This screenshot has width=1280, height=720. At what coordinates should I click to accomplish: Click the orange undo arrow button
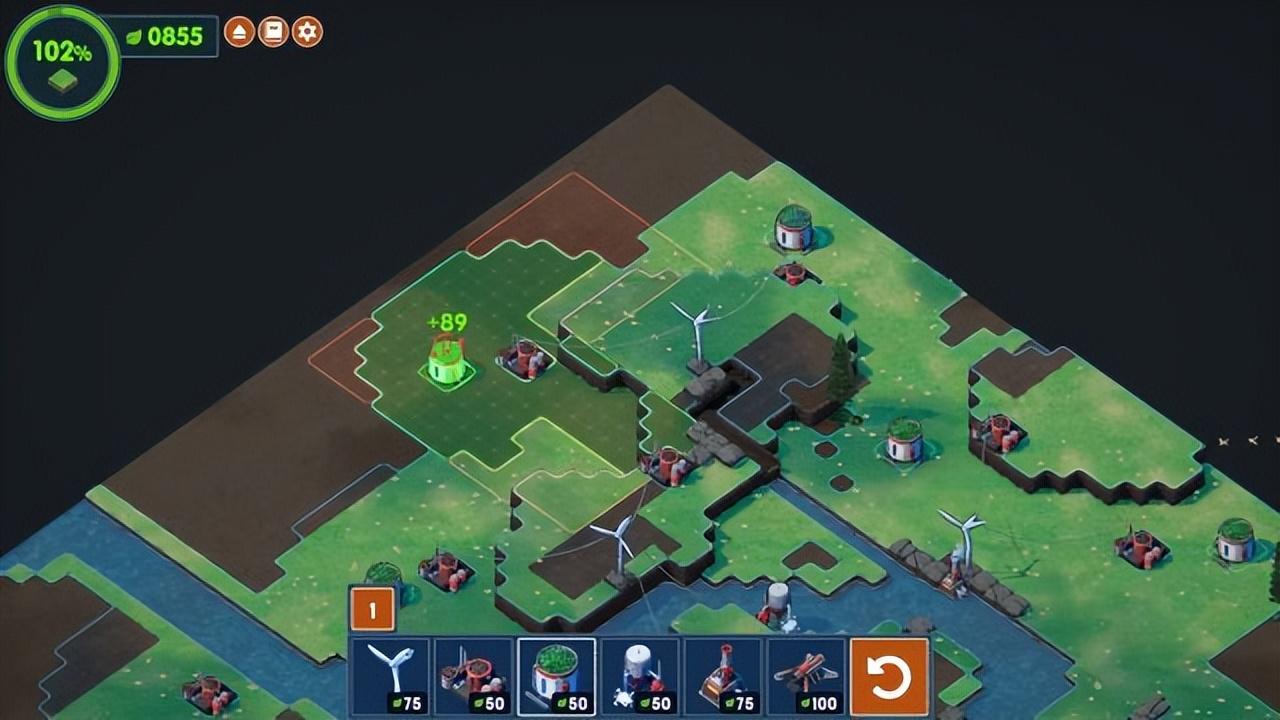[889, 677]
